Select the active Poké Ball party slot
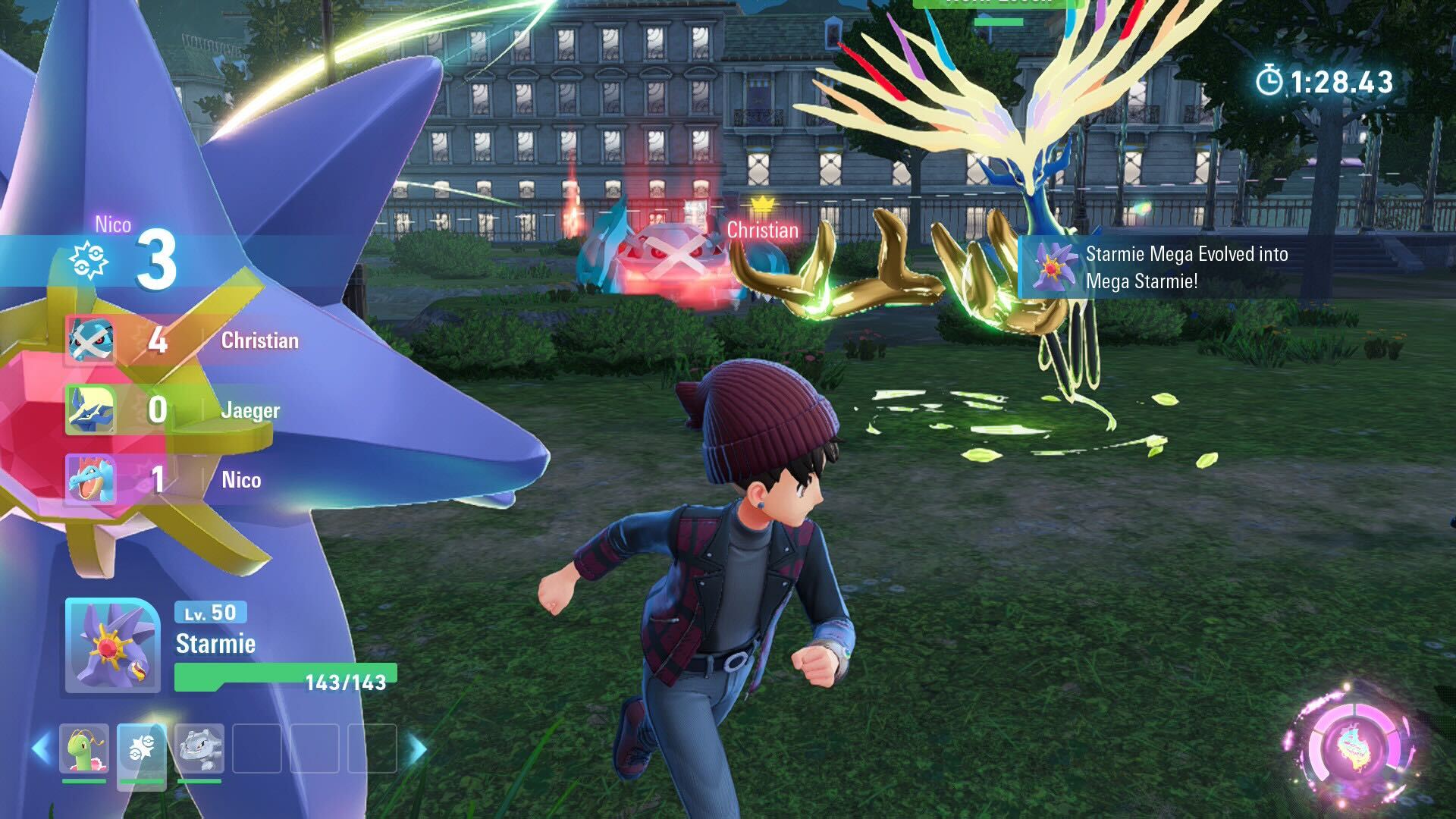The height and width of the screenshot is (819, 1456). click(142, 748)
